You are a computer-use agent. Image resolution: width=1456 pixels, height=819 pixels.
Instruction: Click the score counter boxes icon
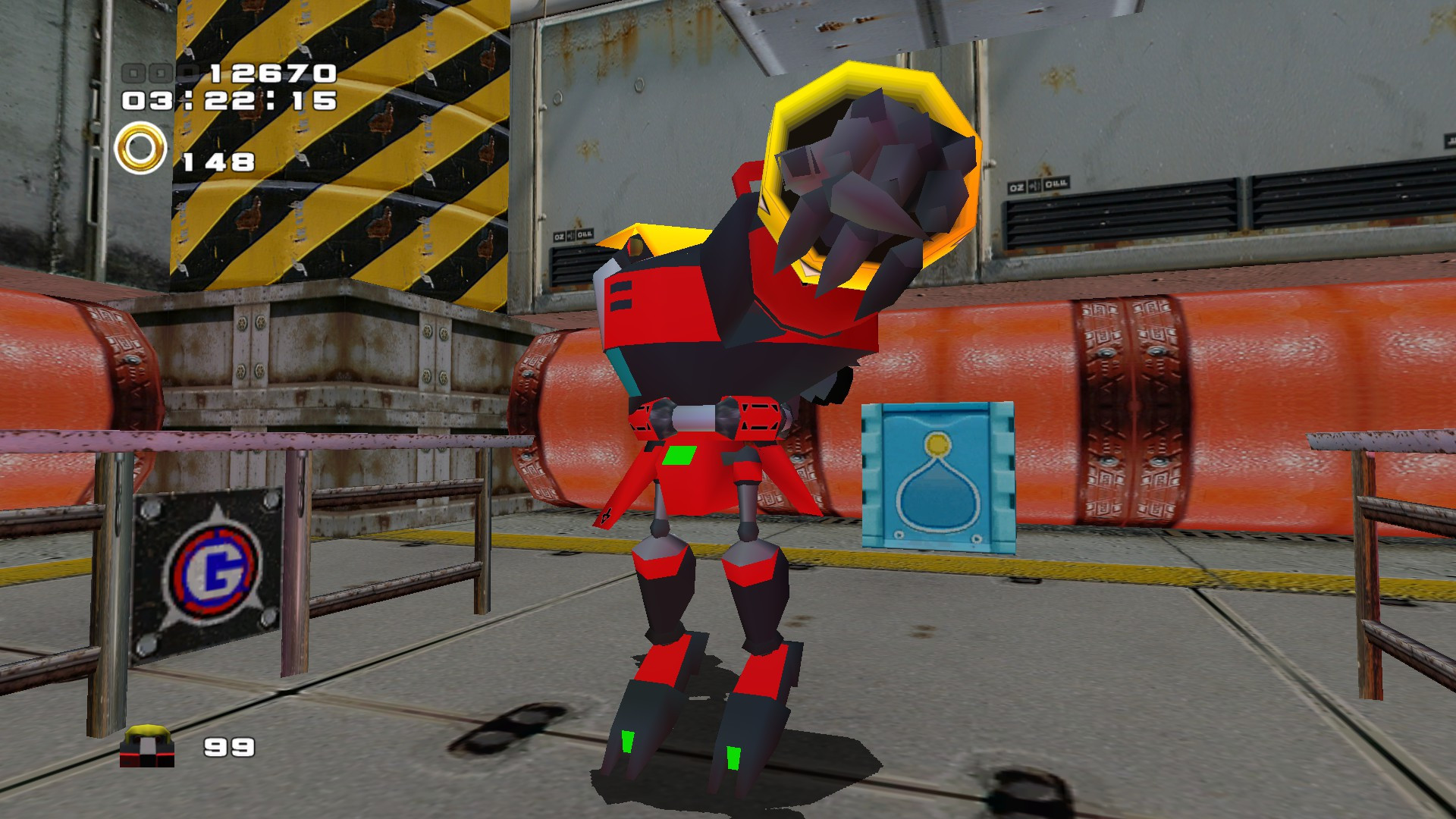[150, 73]
